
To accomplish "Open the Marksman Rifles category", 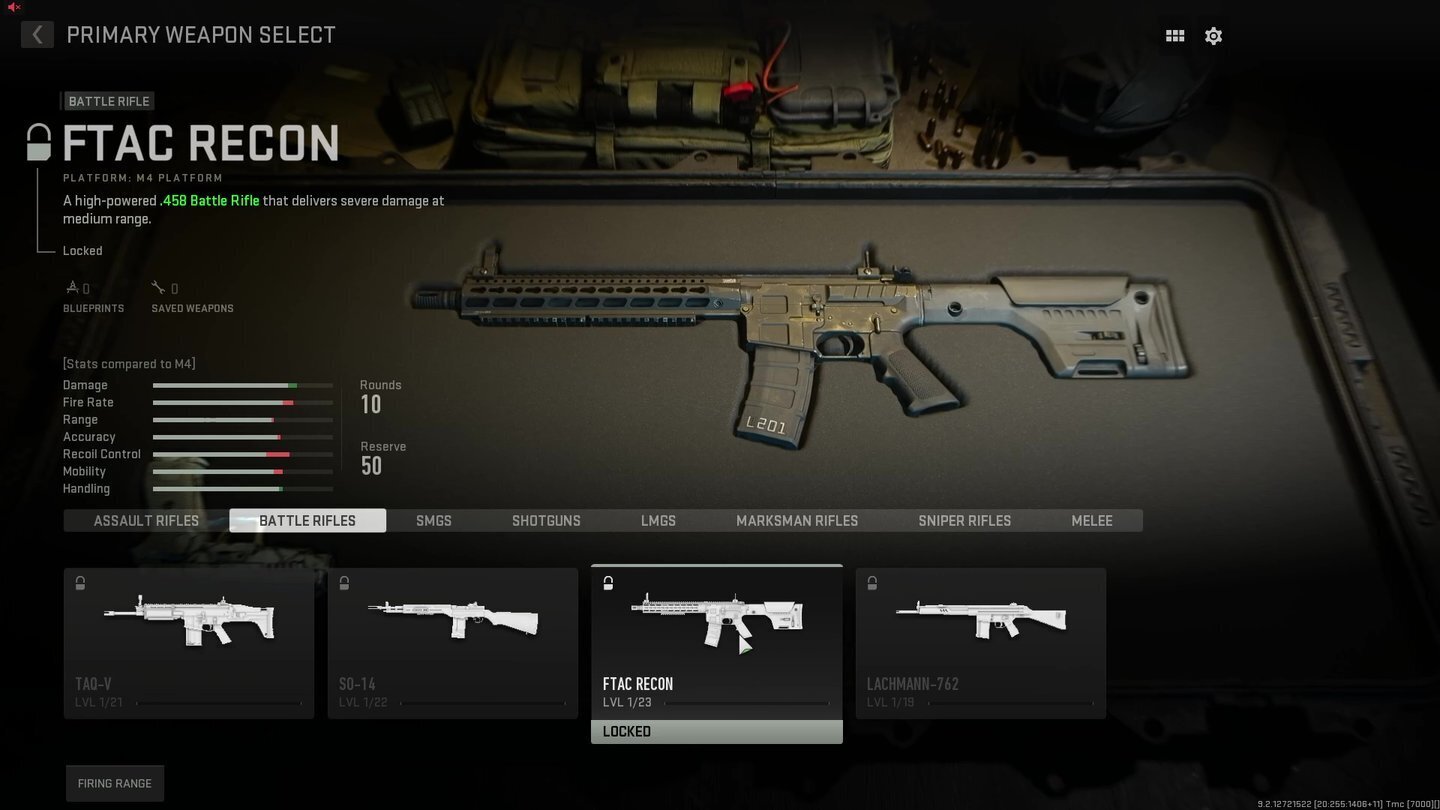I will pos(797,520).
